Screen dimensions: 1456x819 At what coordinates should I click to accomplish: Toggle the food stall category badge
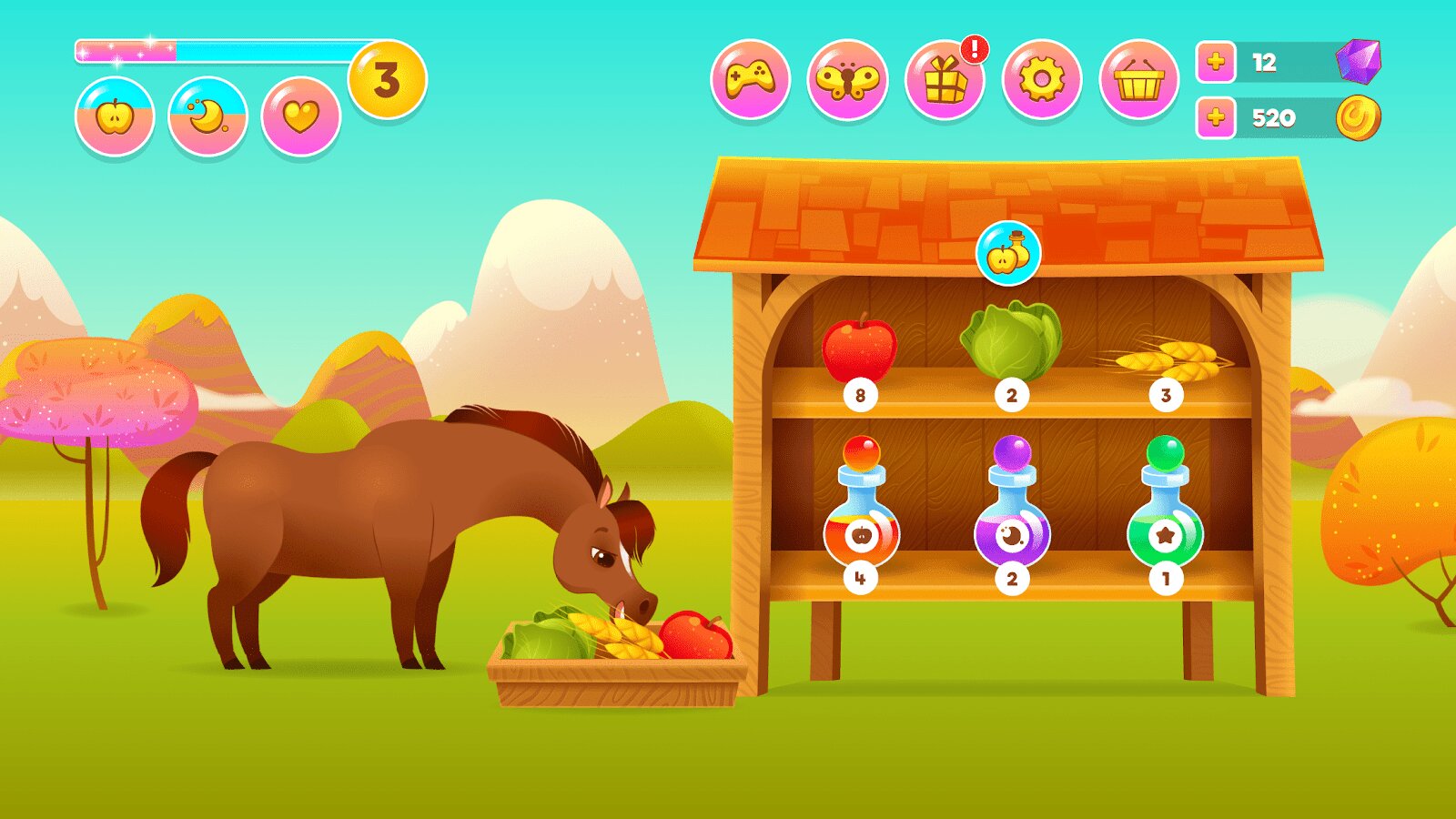pyautogui.click(x=1008, y=253)
